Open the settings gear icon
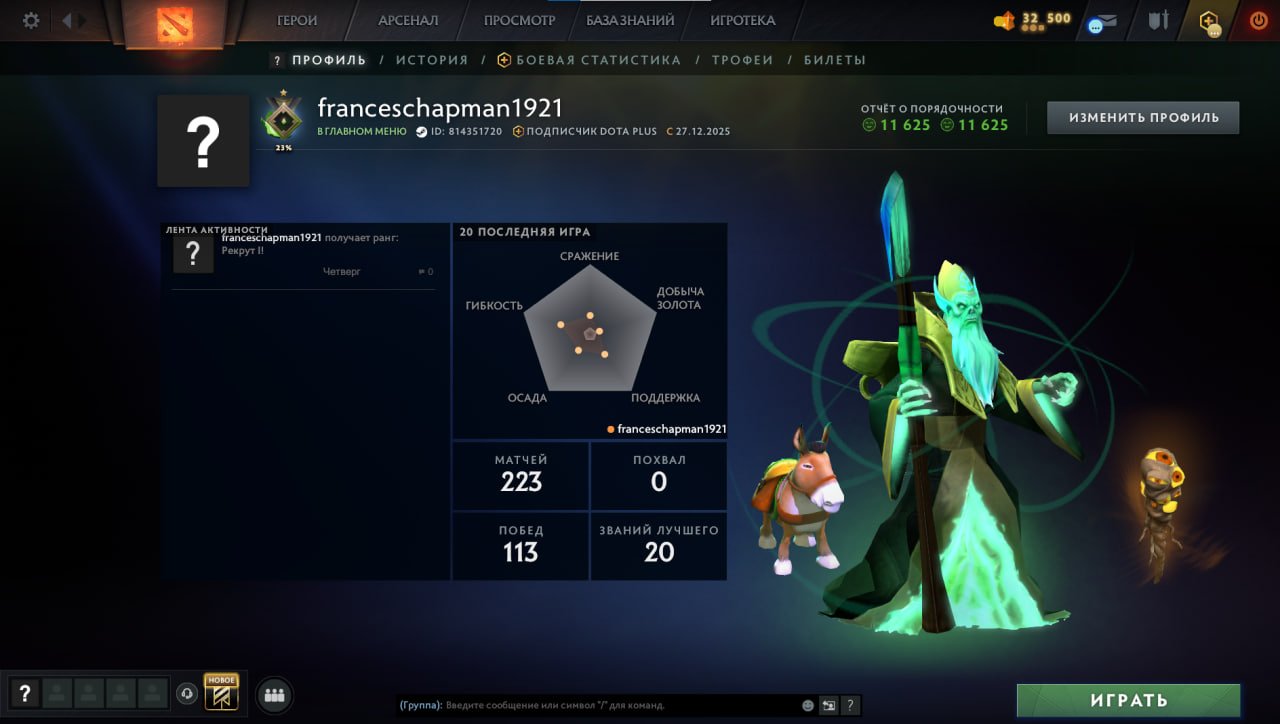Viewport: 1280px width, 724px height. click(x=30, y=19)
